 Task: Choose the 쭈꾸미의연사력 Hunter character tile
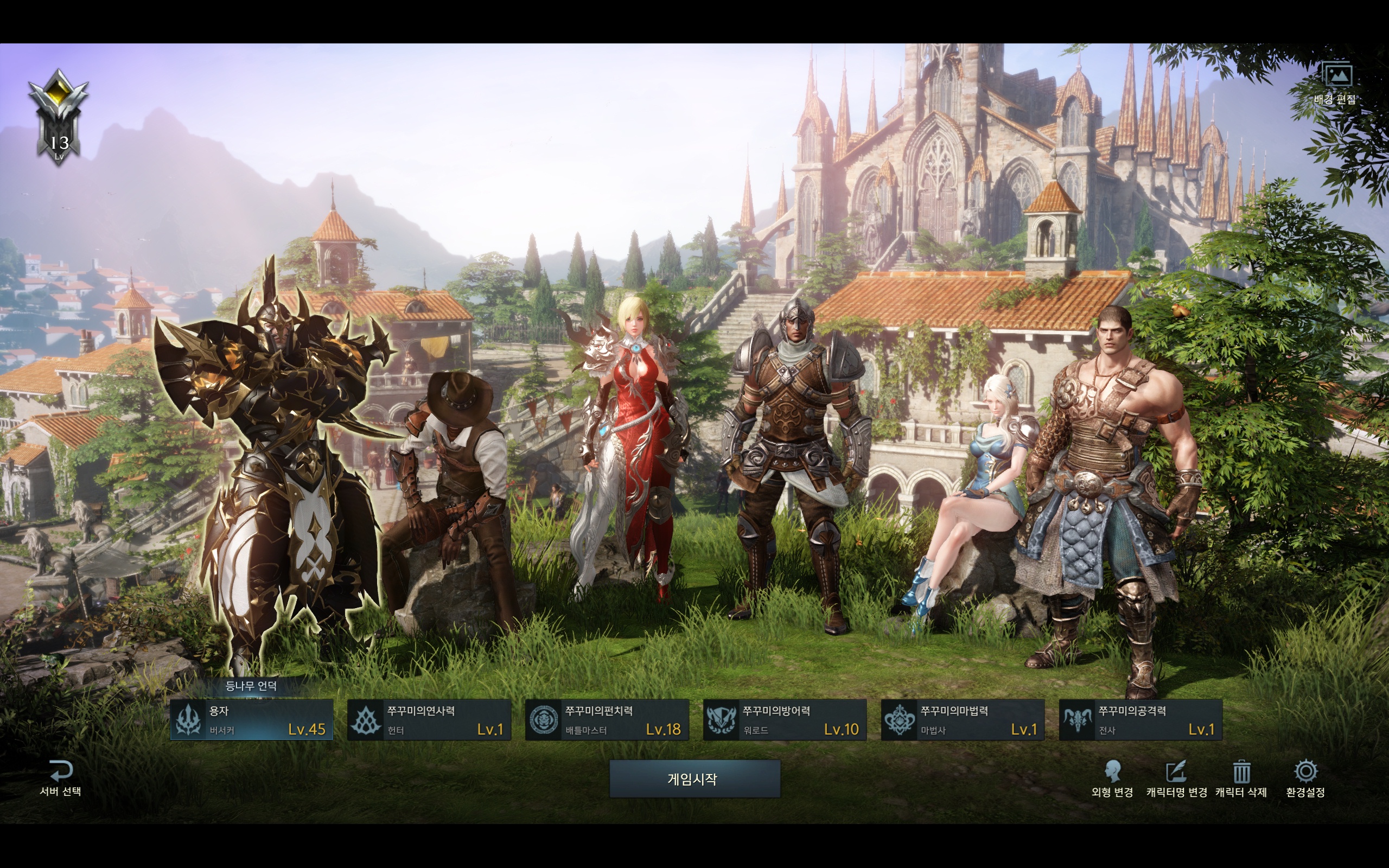[x=429, y=720]
